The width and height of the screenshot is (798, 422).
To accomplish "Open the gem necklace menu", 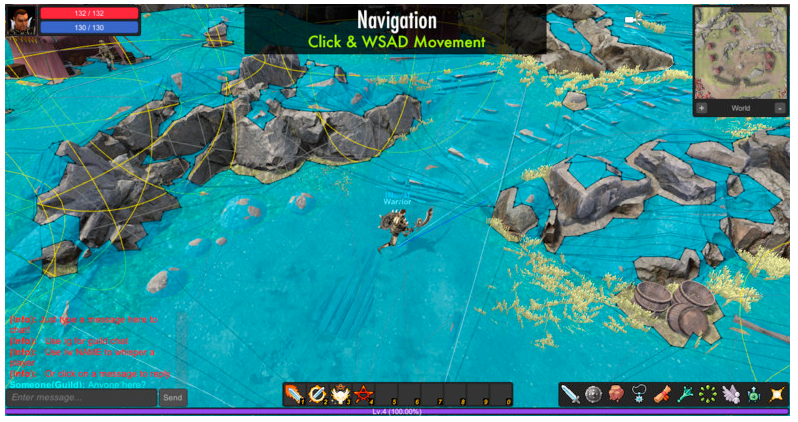I will [x=639, y=394].
